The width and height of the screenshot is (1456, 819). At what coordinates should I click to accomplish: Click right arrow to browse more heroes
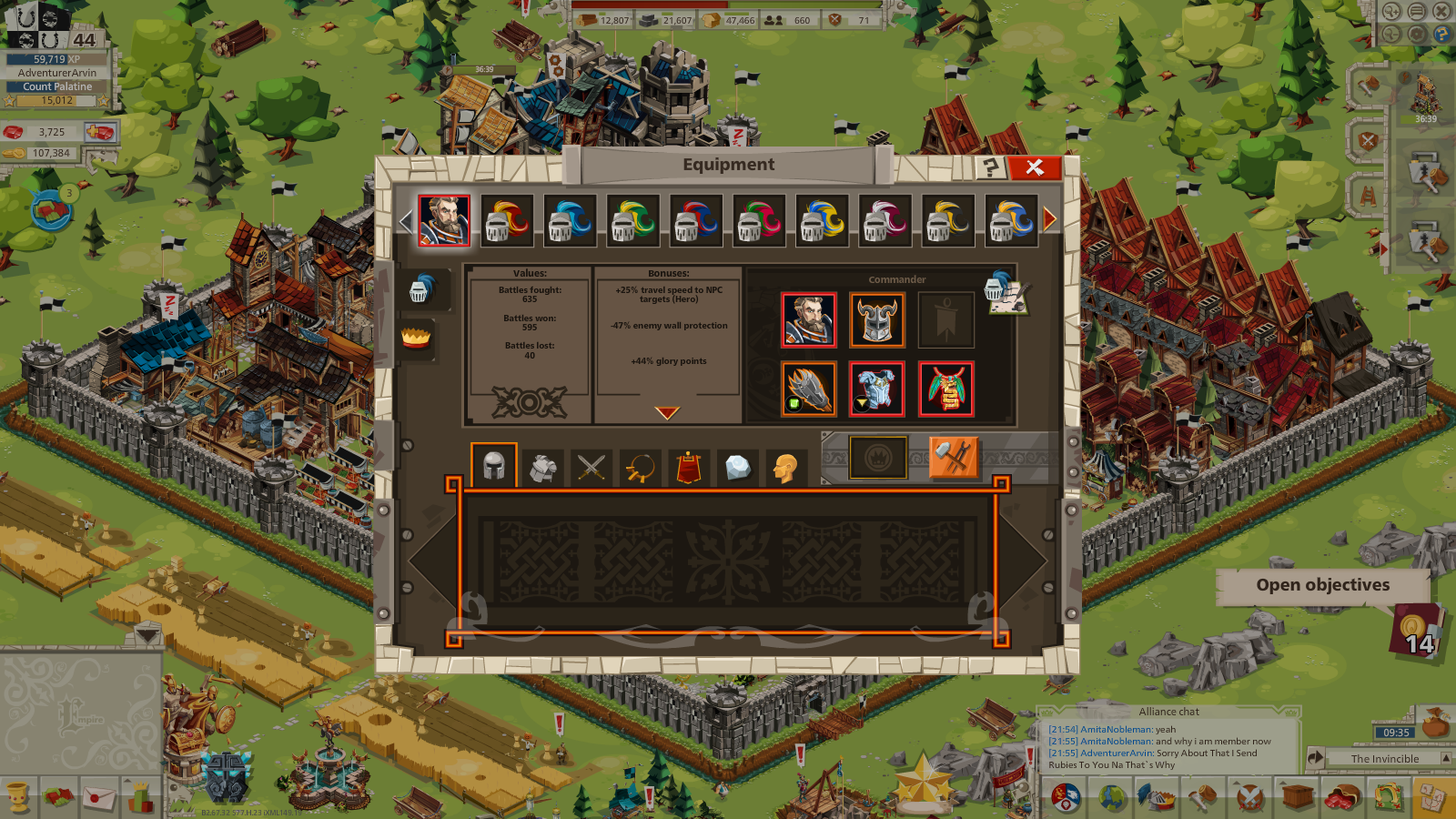(x=1048, y=217)
